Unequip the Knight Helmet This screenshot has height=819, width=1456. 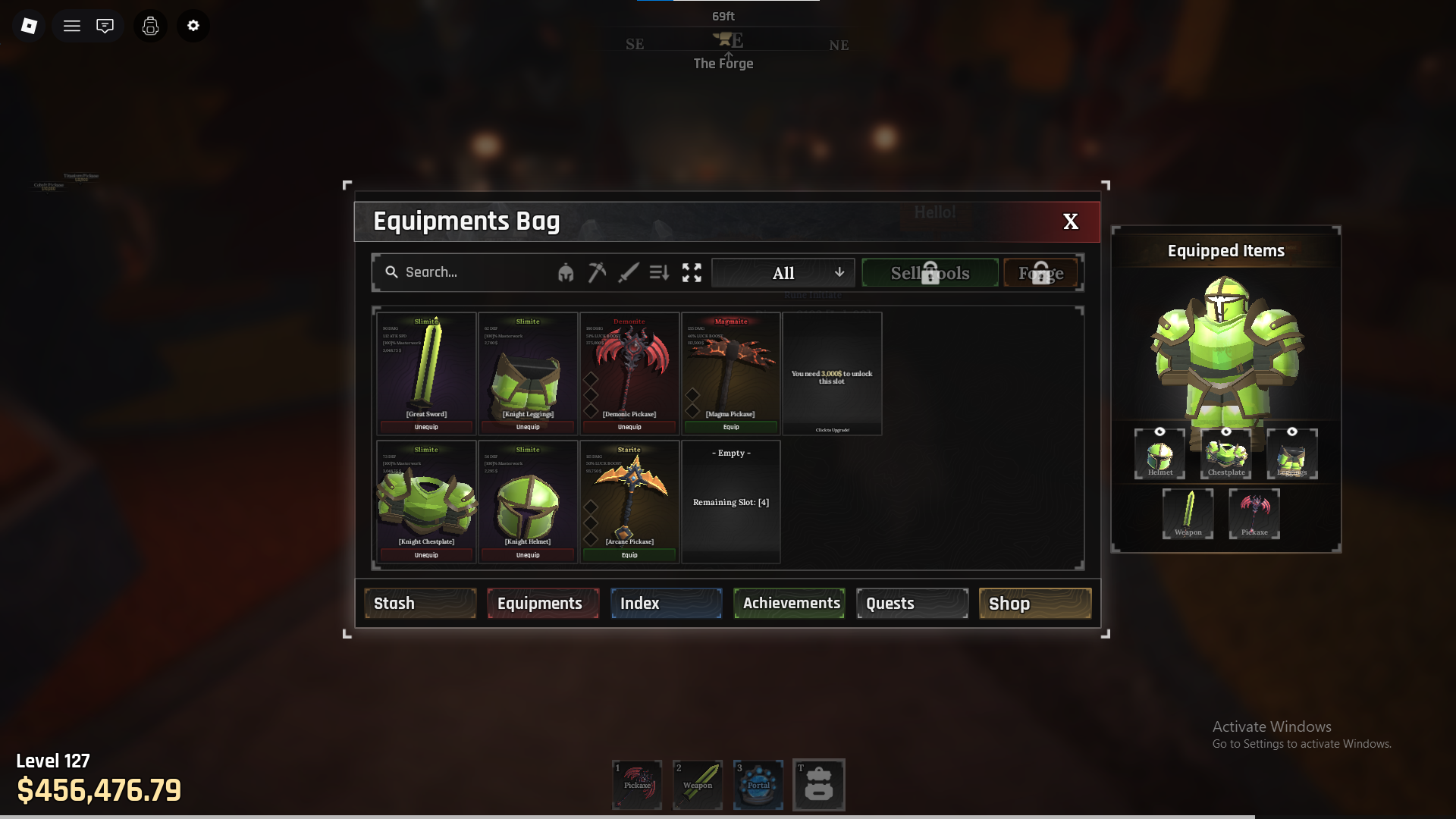528,555
